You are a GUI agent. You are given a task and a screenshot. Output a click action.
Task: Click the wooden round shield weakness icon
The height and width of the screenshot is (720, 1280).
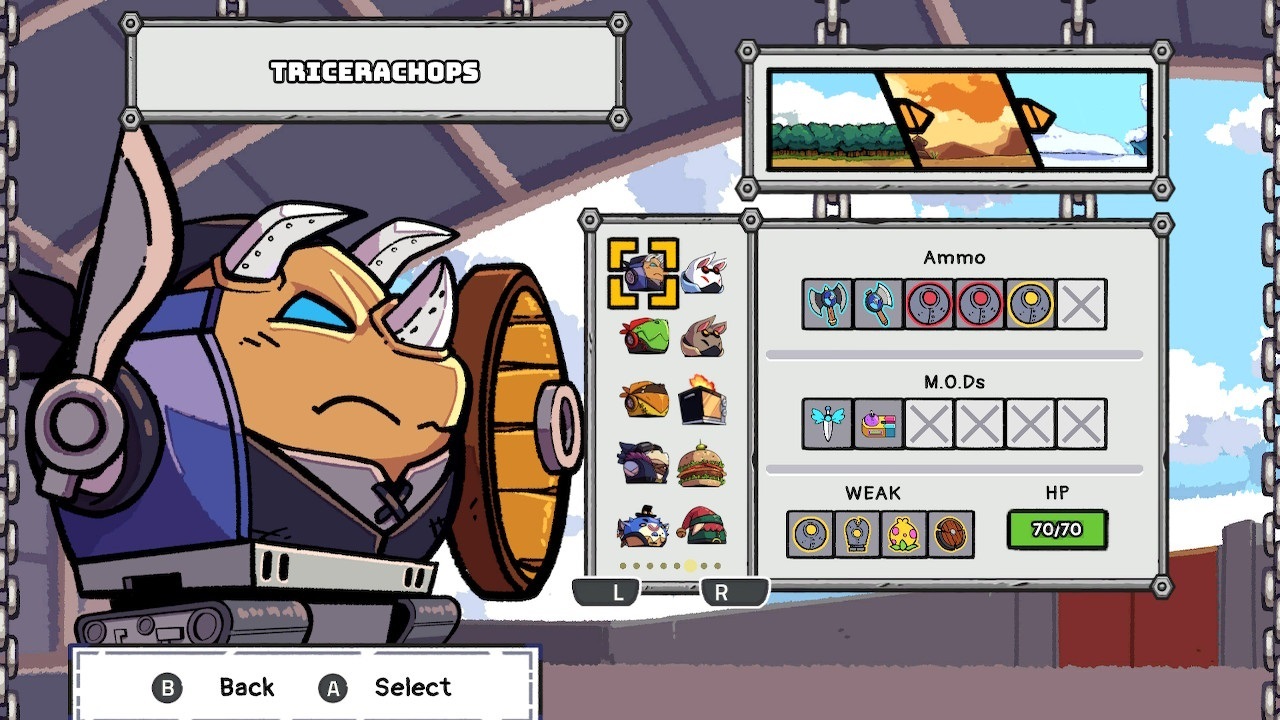click(x=951, y=534)
